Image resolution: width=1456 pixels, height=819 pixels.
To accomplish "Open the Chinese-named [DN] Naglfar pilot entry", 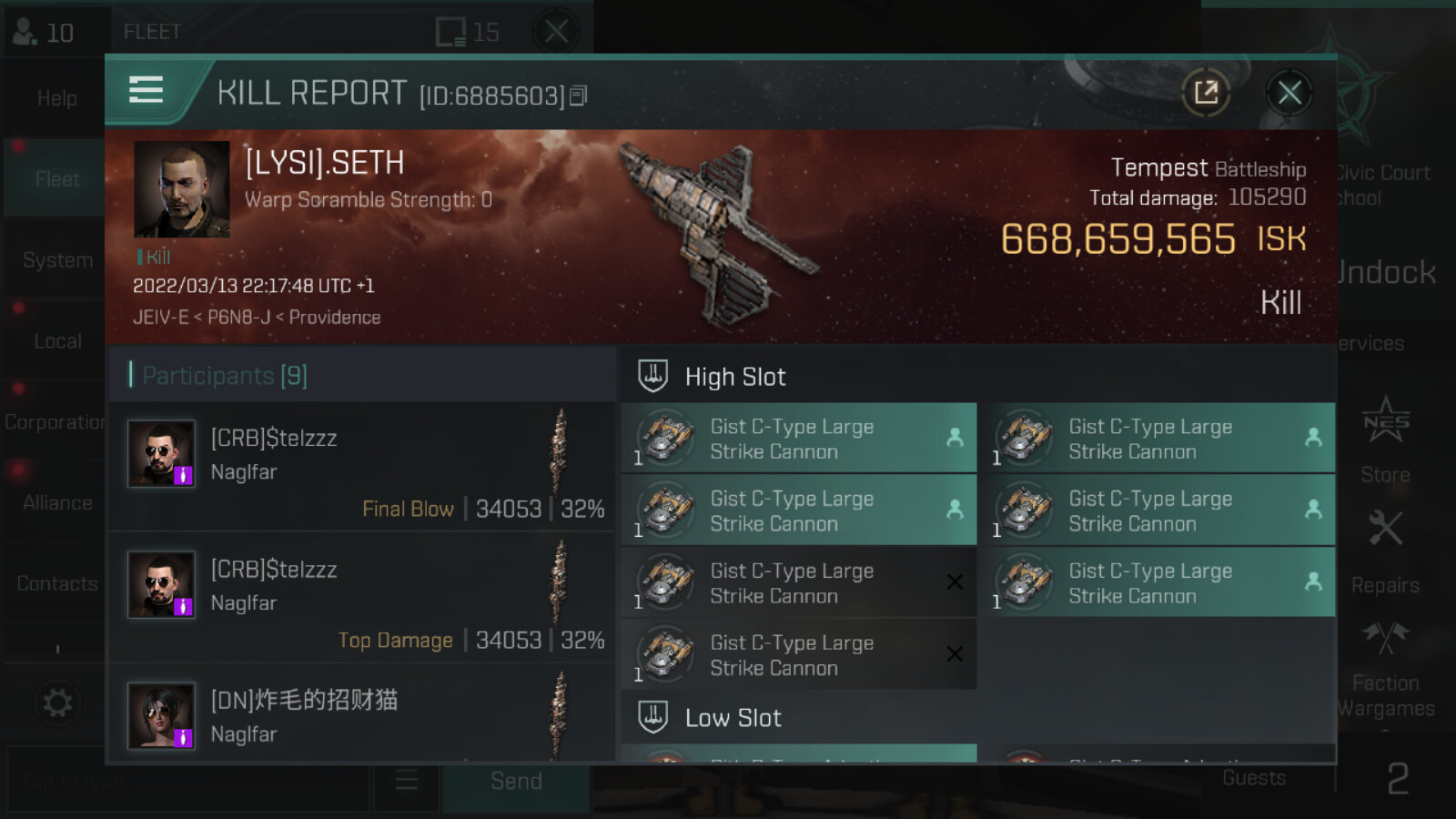I will (x=362, y=715).
